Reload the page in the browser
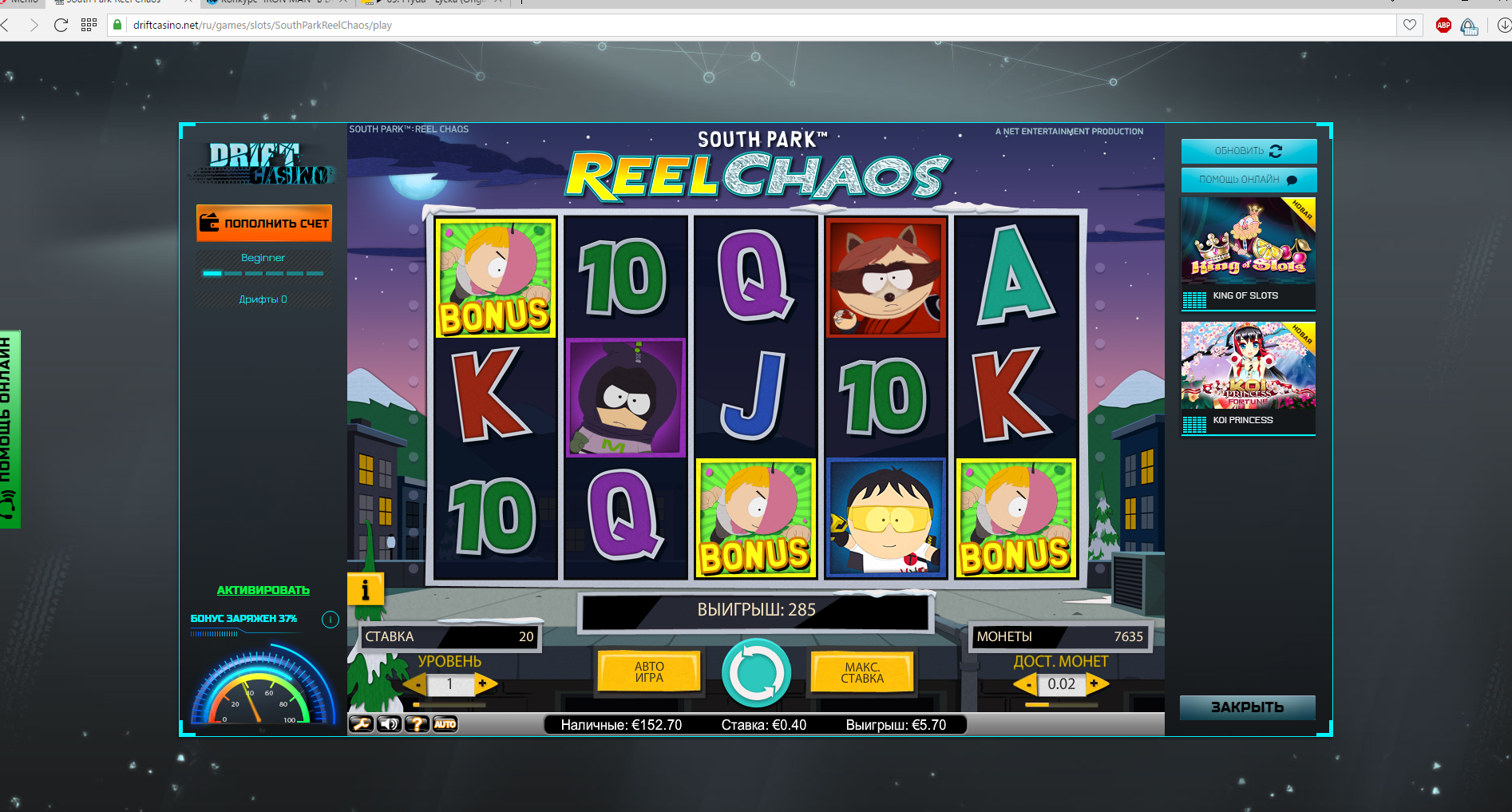Screen dimensions: 1512x812 (x=61, y=25)
